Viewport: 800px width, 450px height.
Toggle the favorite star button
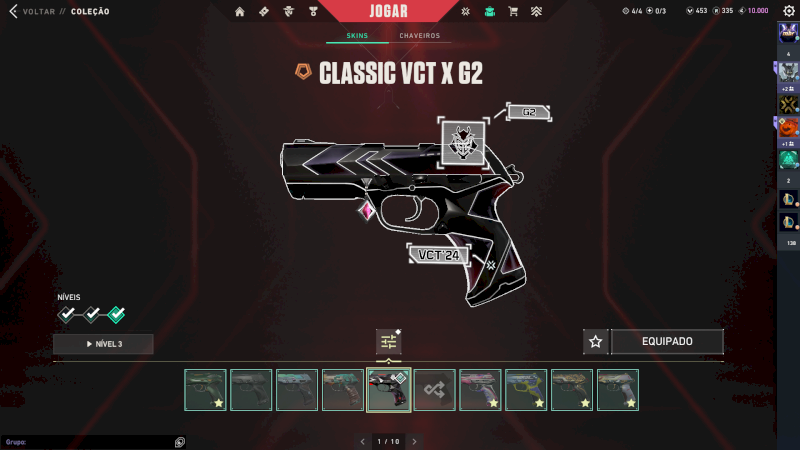pos(596,342)
